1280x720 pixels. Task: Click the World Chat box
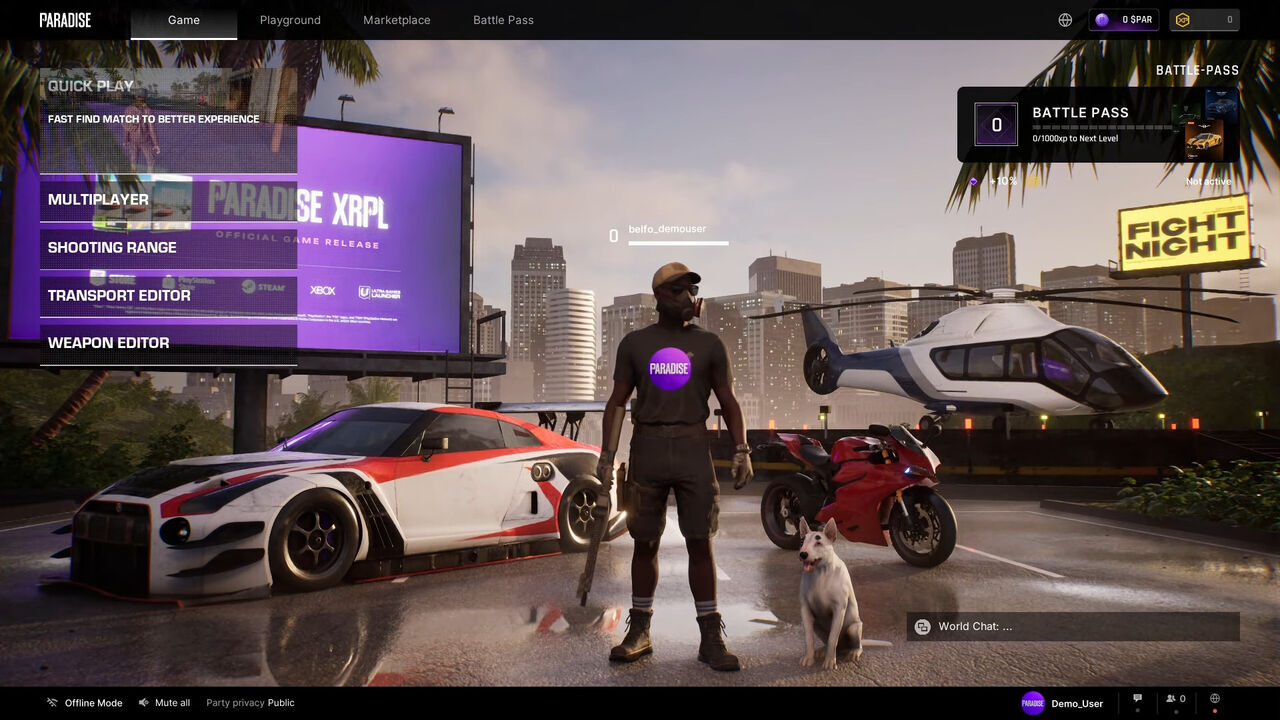1073,627
